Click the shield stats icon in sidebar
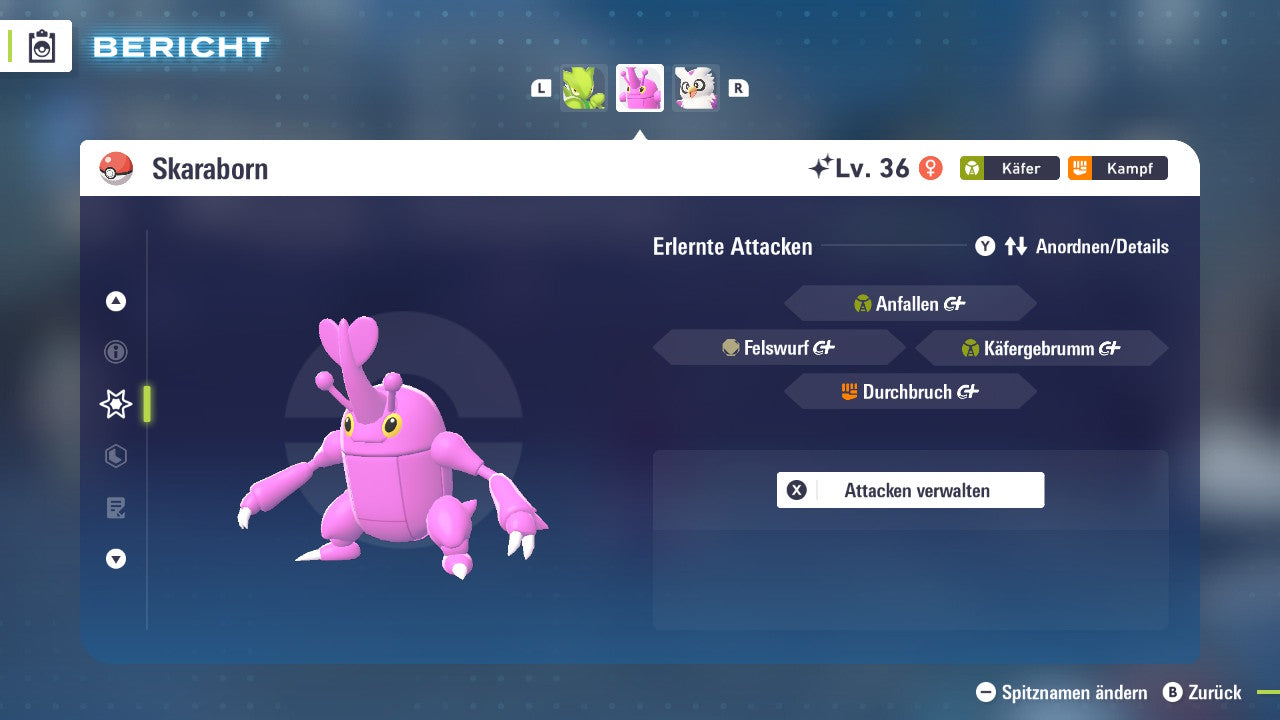This screenshot has width=1280, height=720. coord(115,456)
